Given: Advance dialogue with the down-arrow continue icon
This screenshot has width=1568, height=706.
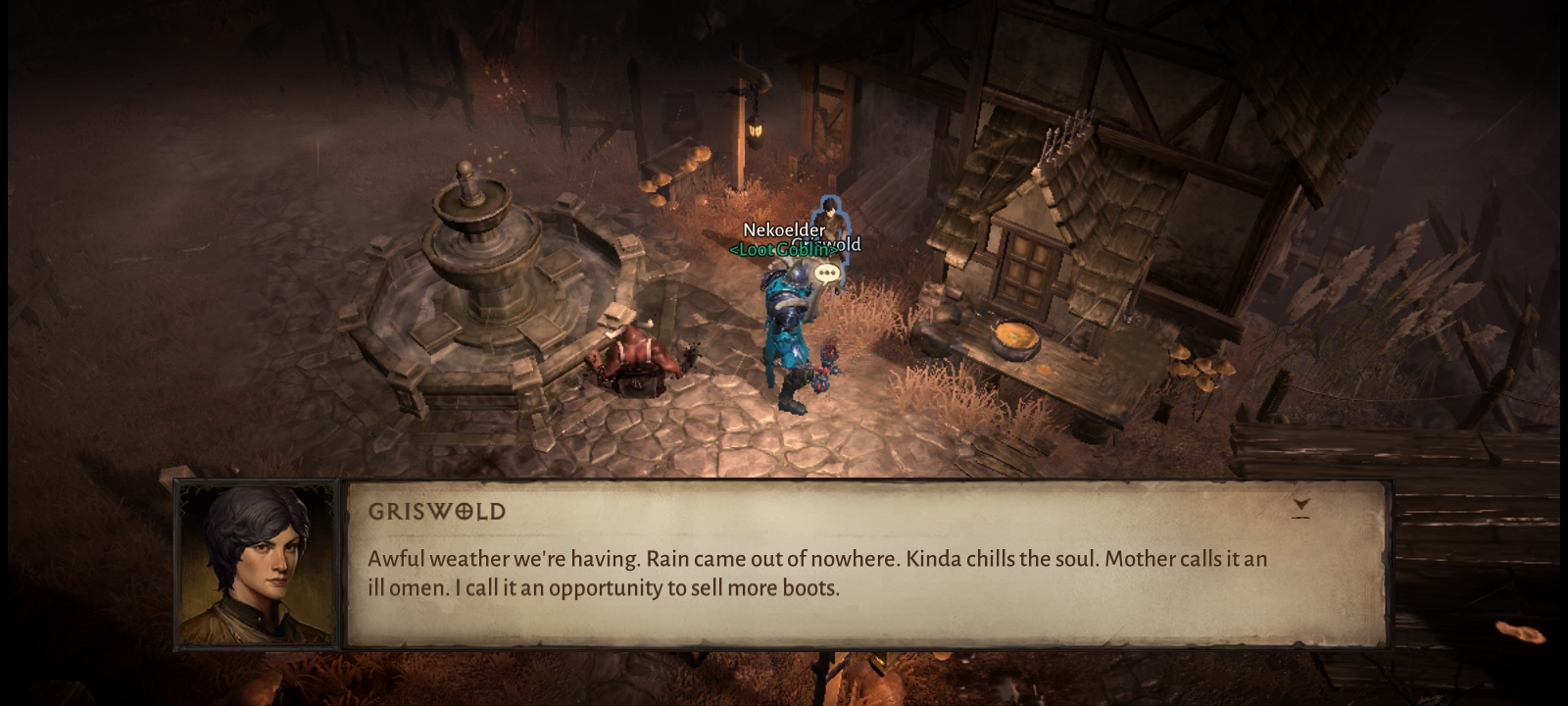Looking at the screenshot, I should [1300, 507].
